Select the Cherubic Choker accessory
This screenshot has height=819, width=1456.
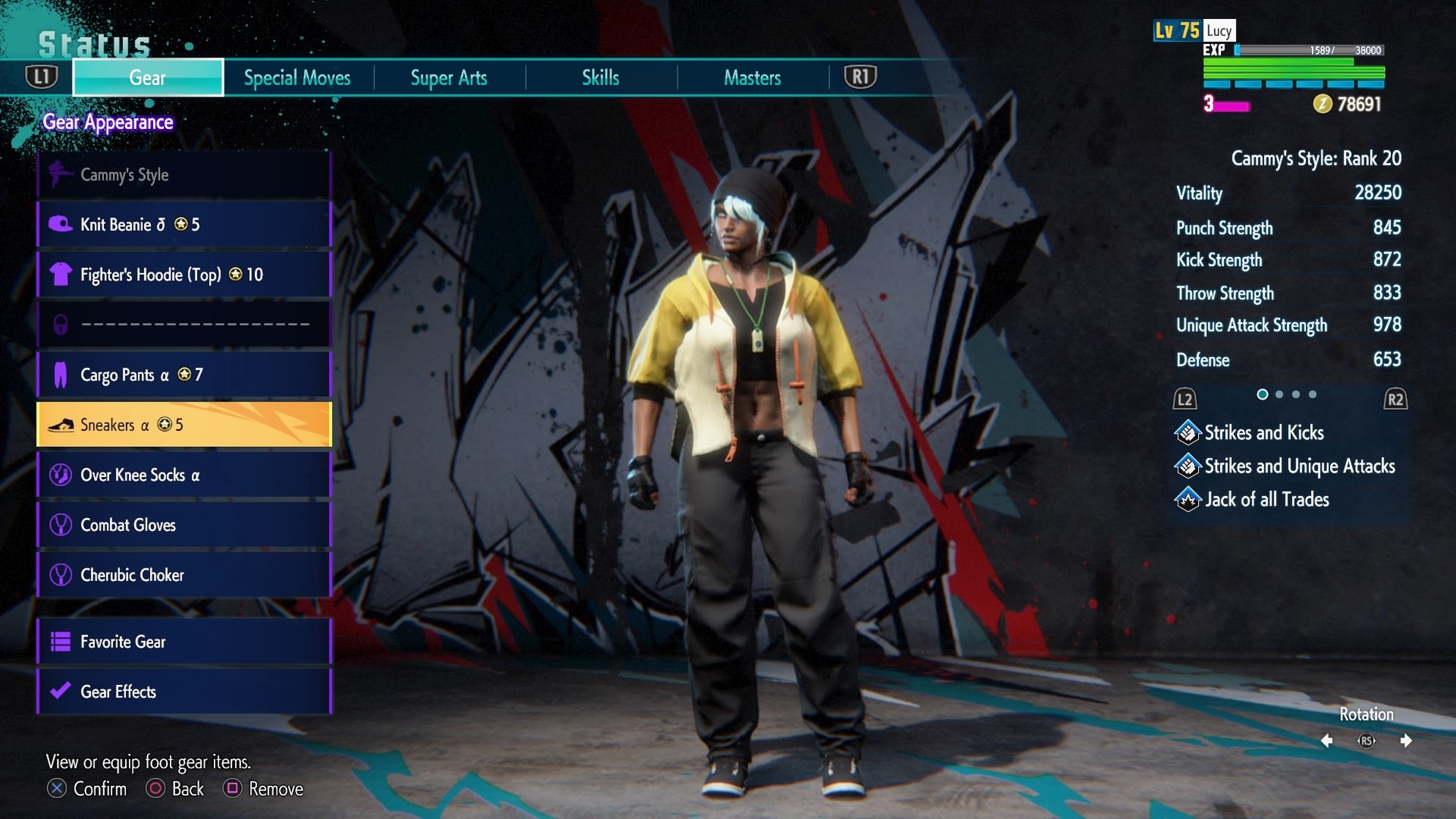point(185,575)
